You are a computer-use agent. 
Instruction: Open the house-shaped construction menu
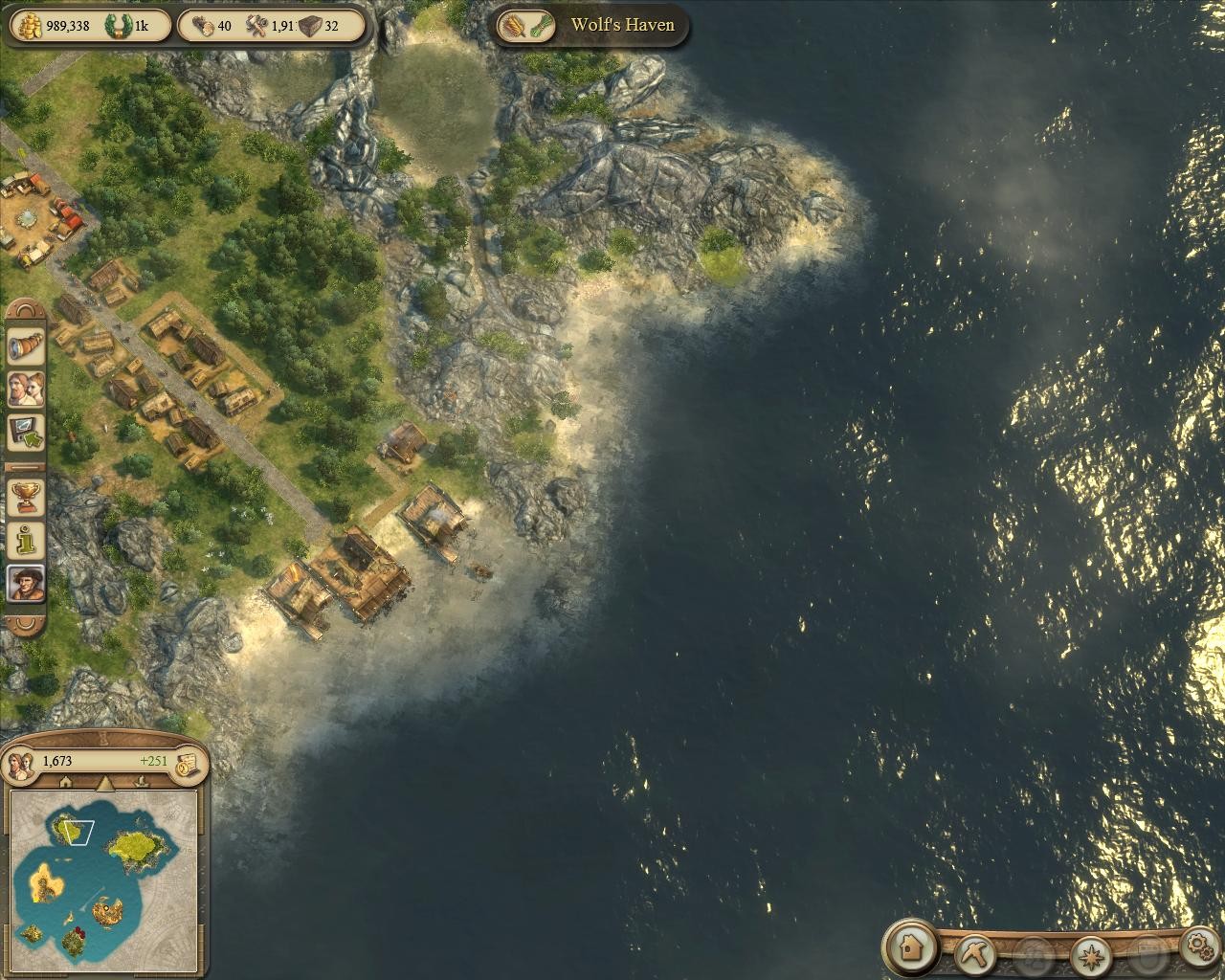[x=910, y=947]
